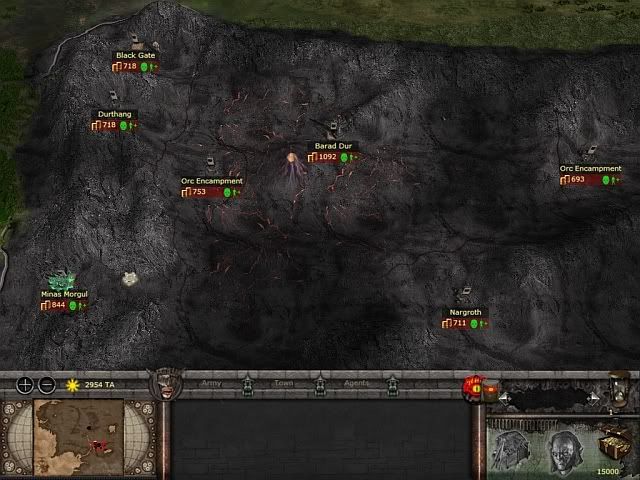Select the Durthang settlement label

(x=112, y=115)
